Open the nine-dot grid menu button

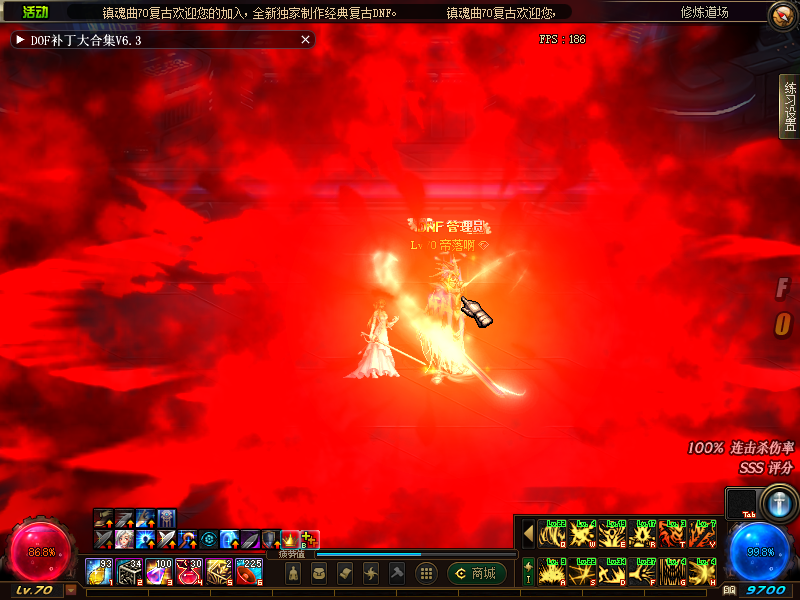click(426, 573)
